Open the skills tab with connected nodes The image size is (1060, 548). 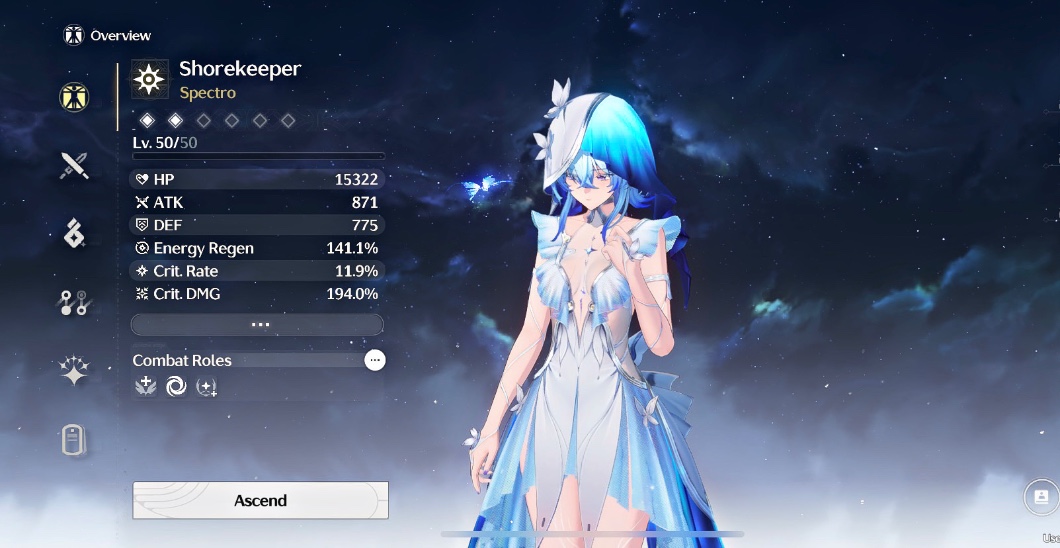coord(74,302)
